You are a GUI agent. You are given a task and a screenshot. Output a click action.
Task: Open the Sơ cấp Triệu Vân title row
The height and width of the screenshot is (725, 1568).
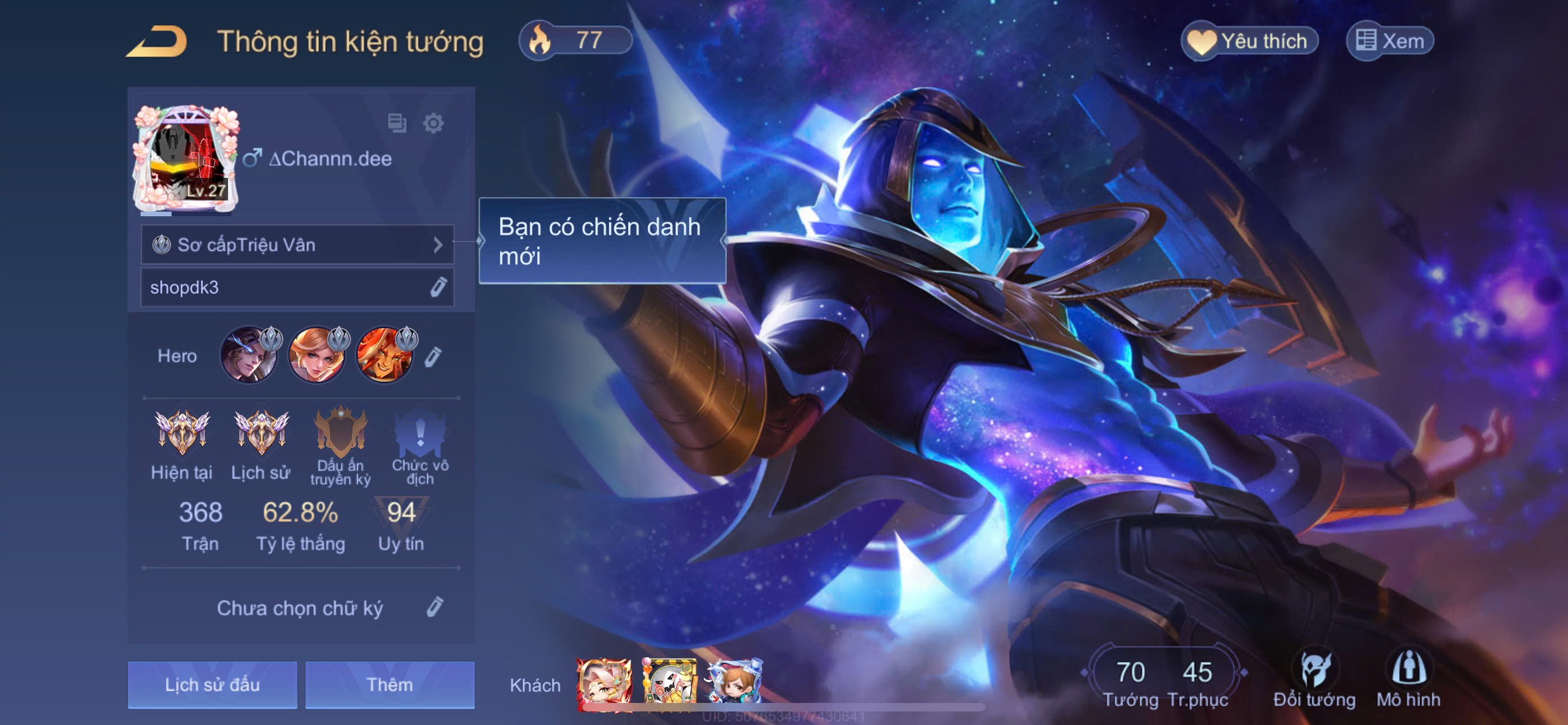(x=297, y=244)
